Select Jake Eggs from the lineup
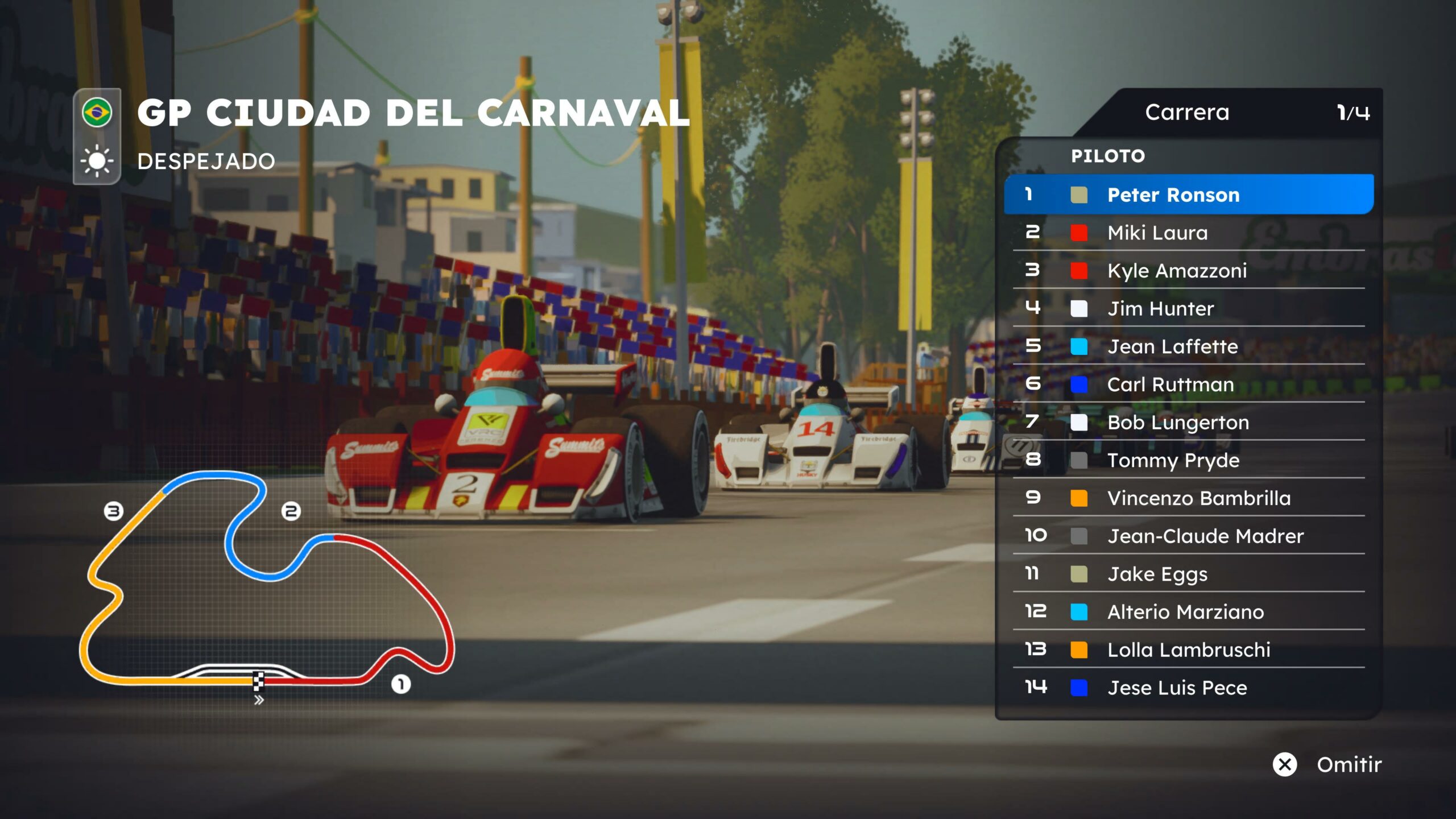 (x=1189, y=574)
